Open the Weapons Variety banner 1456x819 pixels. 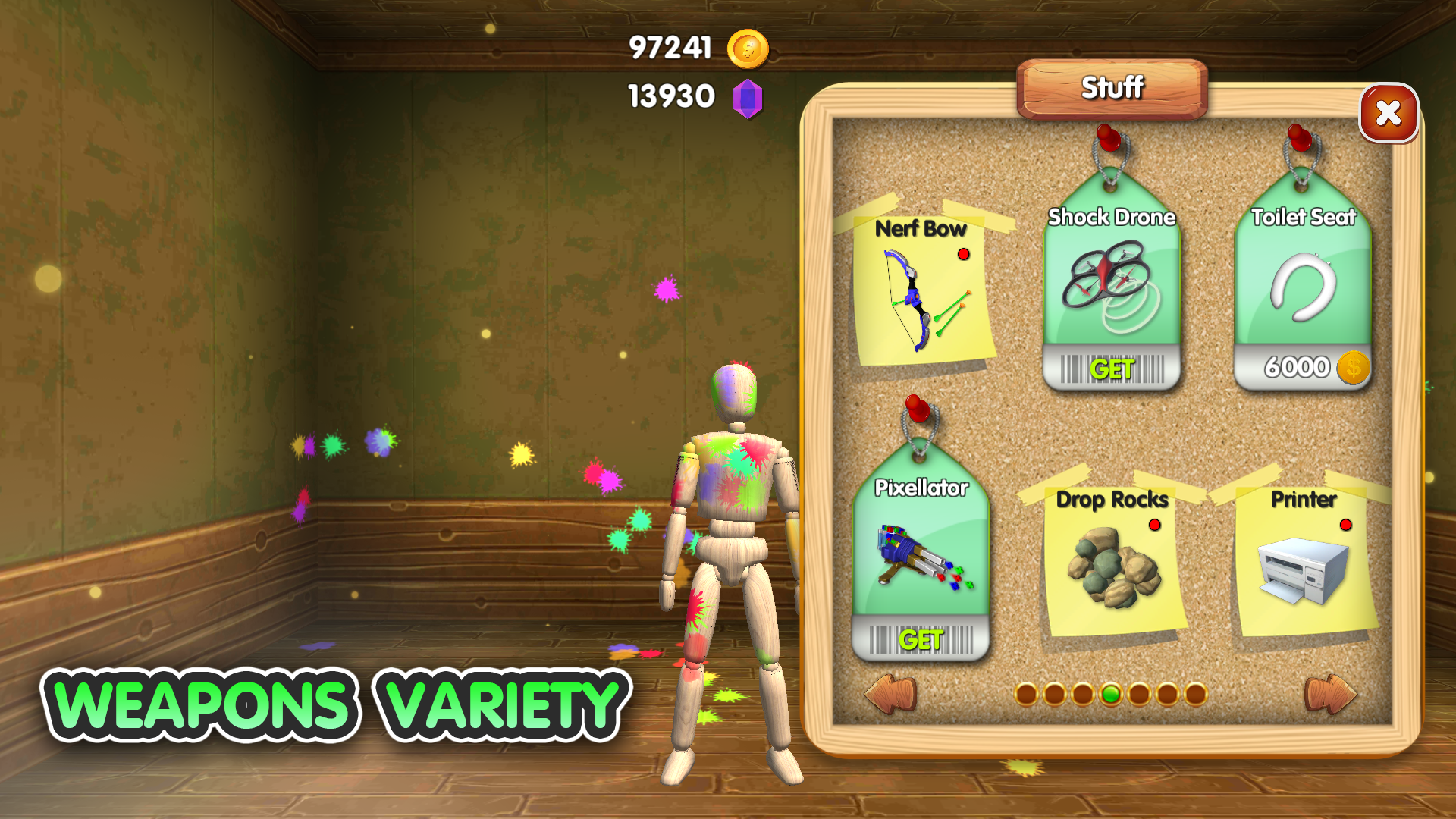(x=334, y=705)
